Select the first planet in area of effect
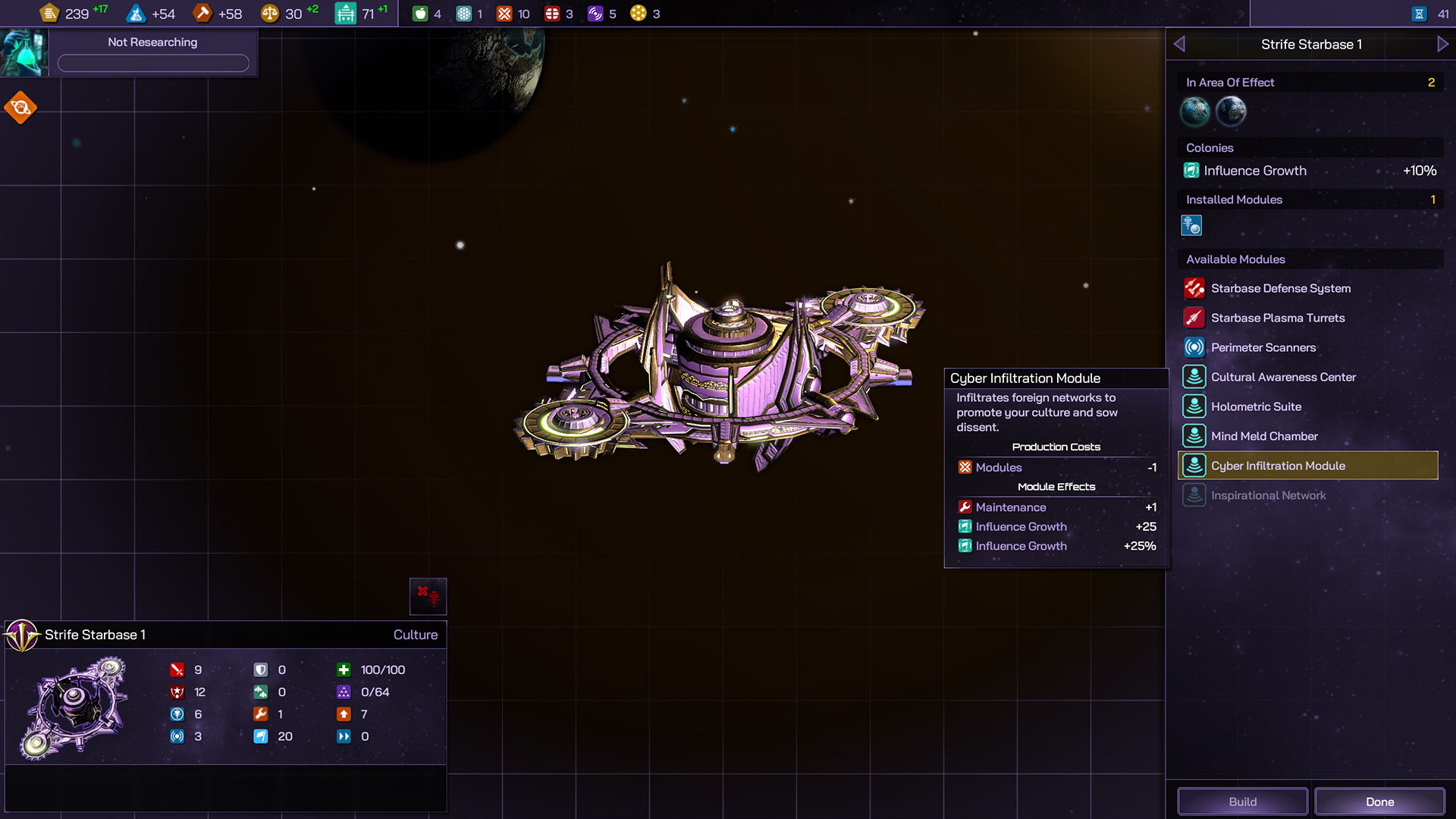Image resolution: width=1456 pixels, height=819 pixels. pyautogui.click(x=1195, y=111)
